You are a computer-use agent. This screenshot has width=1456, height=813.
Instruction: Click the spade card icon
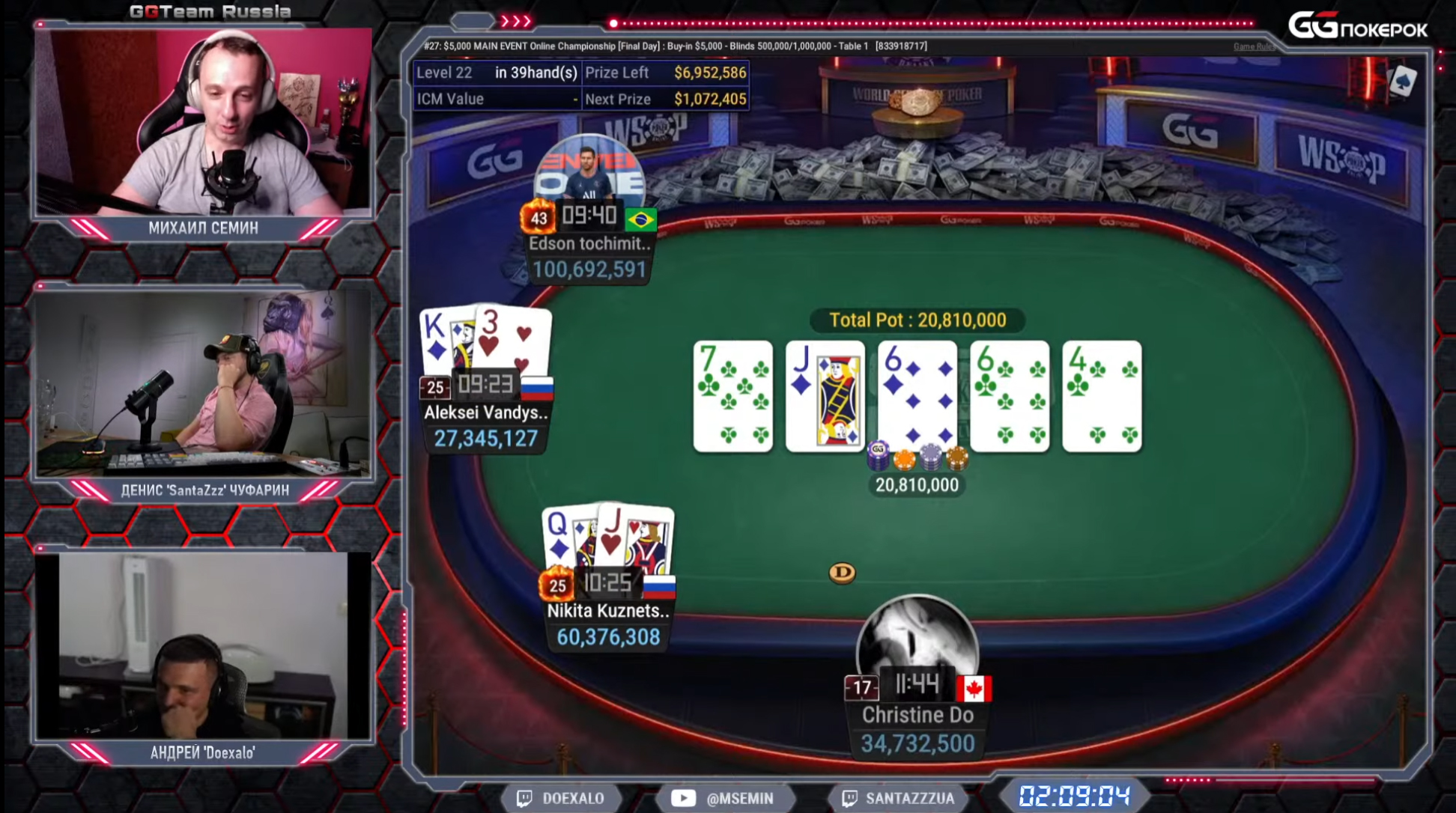pos(1402,81)
